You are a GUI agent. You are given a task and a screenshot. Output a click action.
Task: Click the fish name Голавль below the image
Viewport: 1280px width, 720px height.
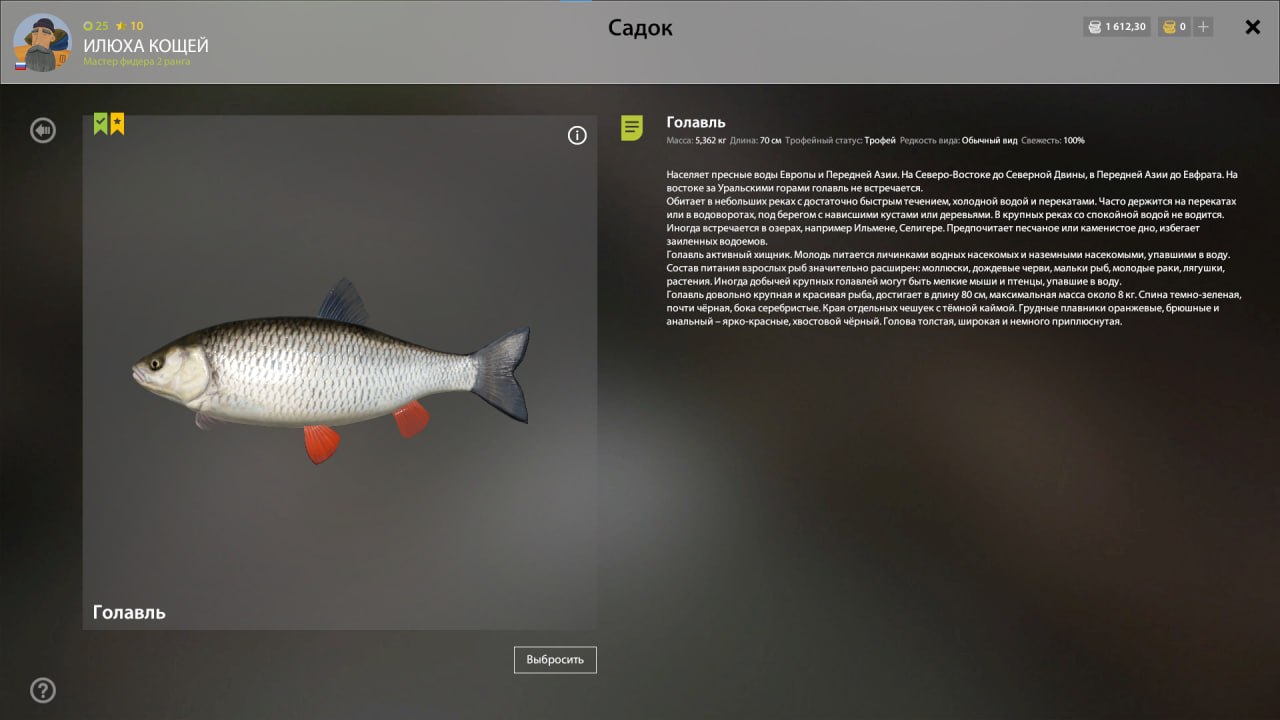pos(129,611)
